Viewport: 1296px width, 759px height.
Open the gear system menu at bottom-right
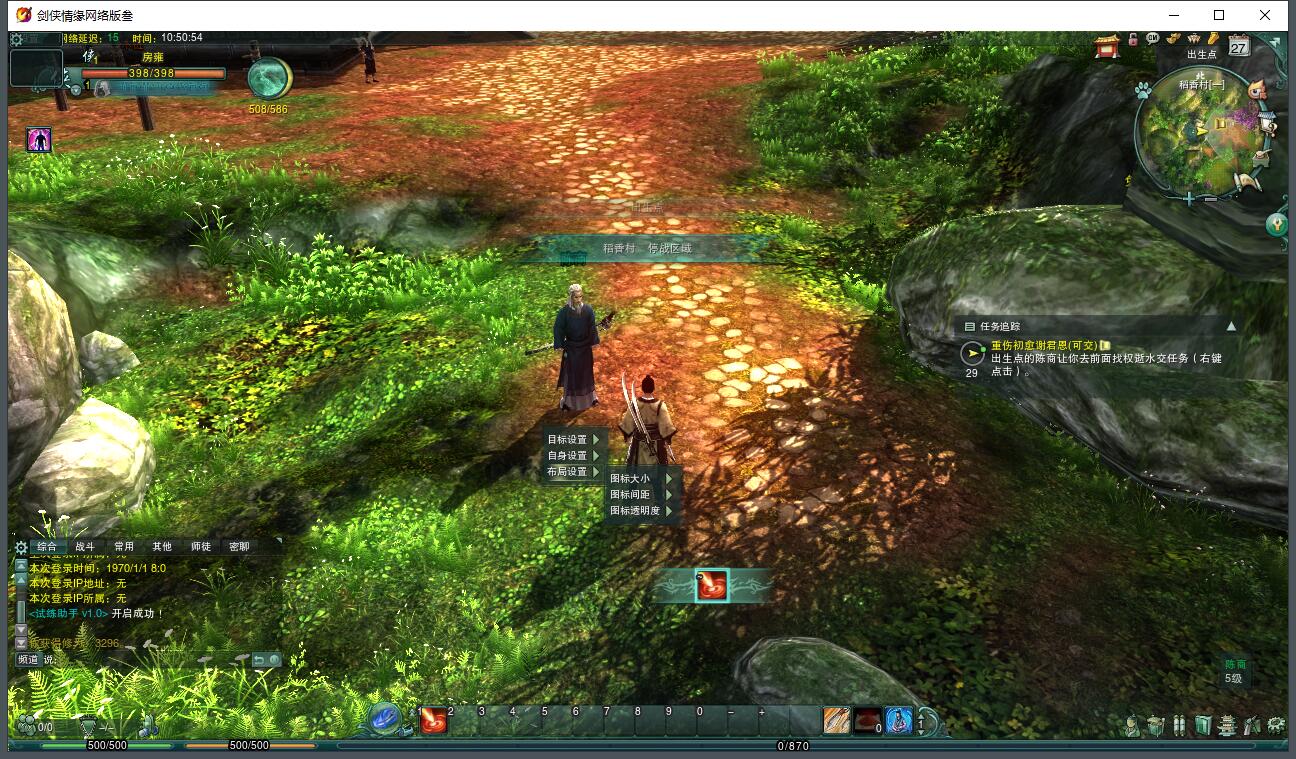[1276, 725]
